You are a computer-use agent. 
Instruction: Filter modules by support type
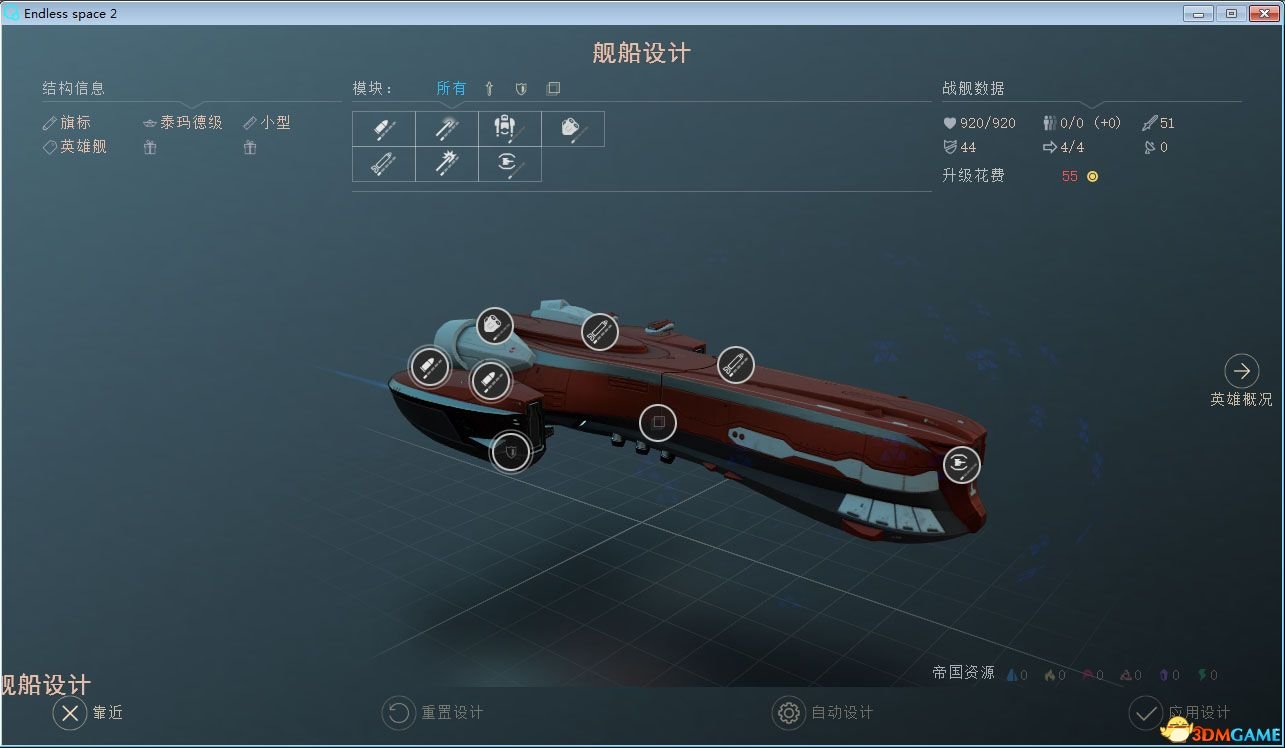(x=553, y=88)
